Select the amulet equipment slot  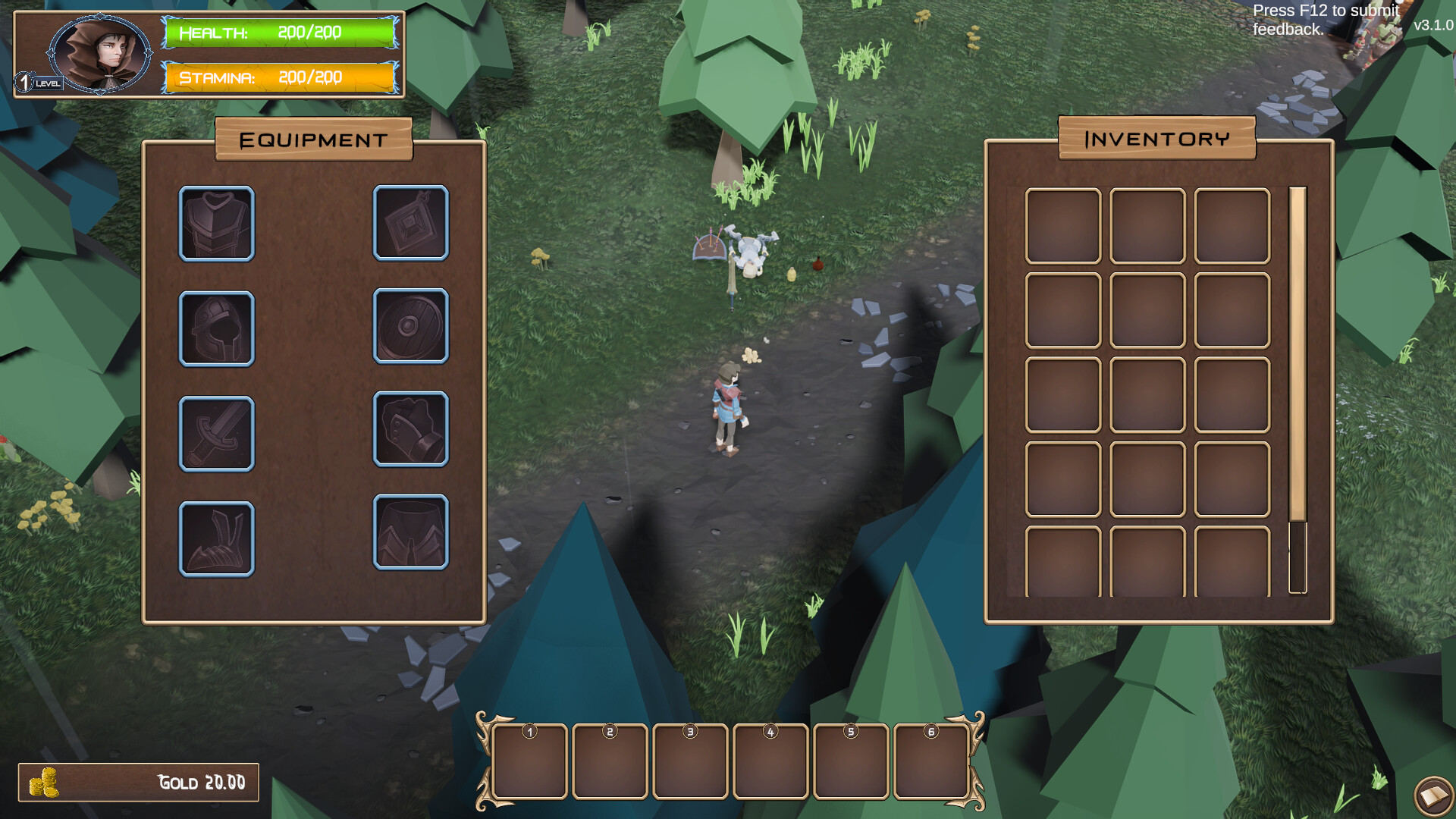tap(411, 224)
